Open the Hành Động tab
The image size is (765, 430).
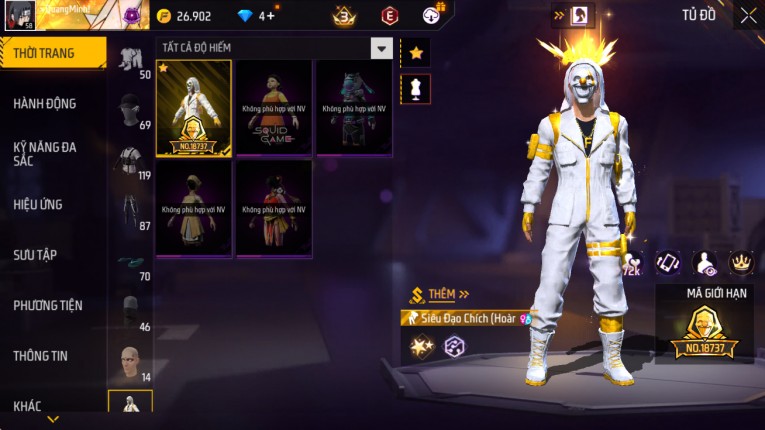tap(45, 103)
